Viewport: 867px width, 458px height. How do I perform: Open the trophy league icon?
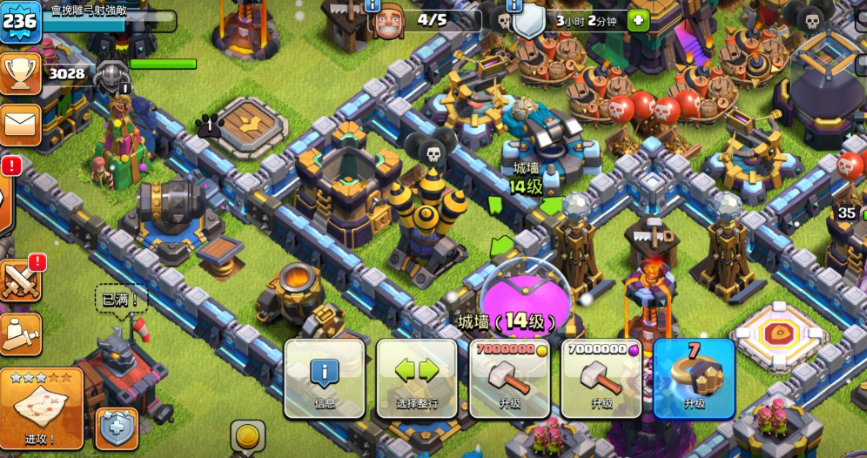pyautogui.click(x=20, y=73)
